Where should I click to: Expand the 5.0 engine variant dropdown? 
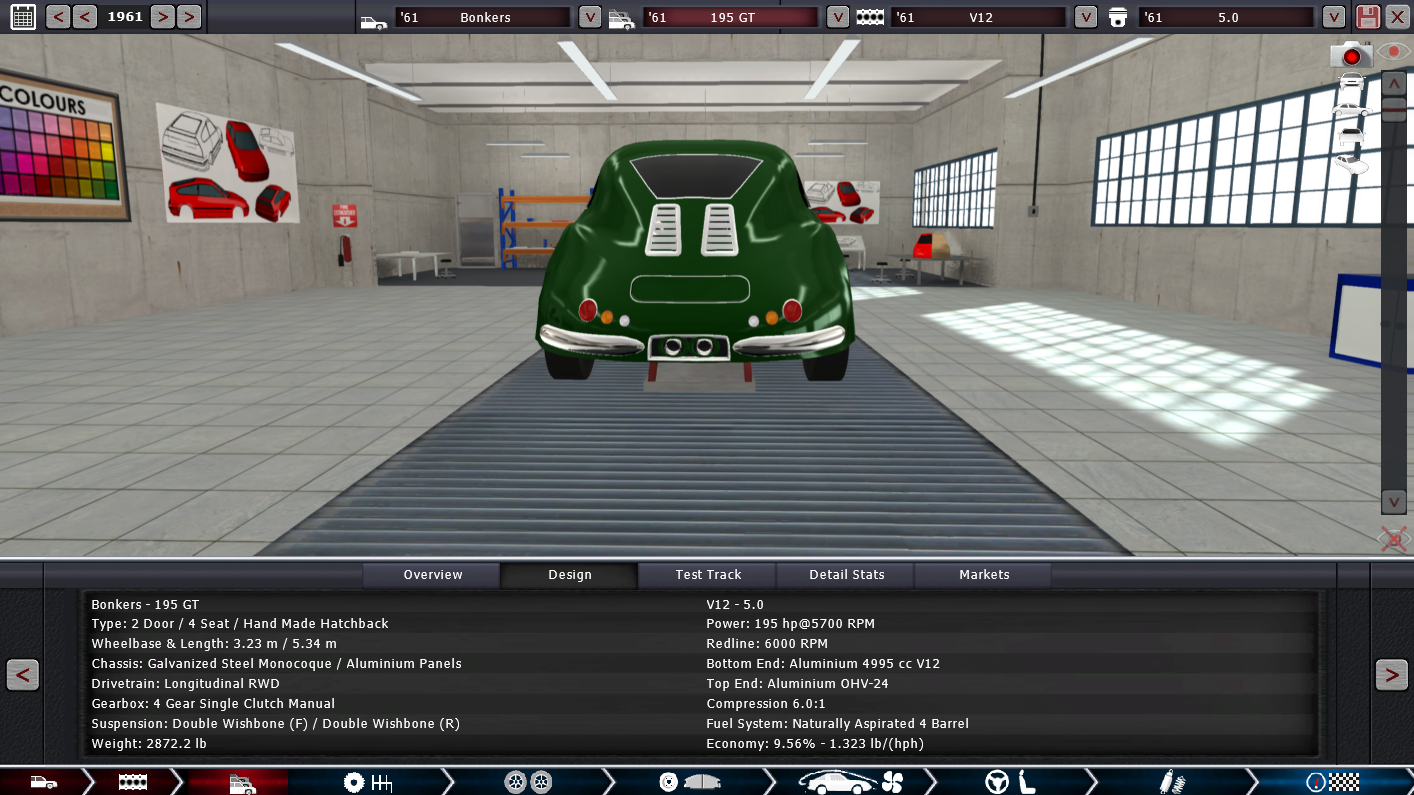(1333, 17)
